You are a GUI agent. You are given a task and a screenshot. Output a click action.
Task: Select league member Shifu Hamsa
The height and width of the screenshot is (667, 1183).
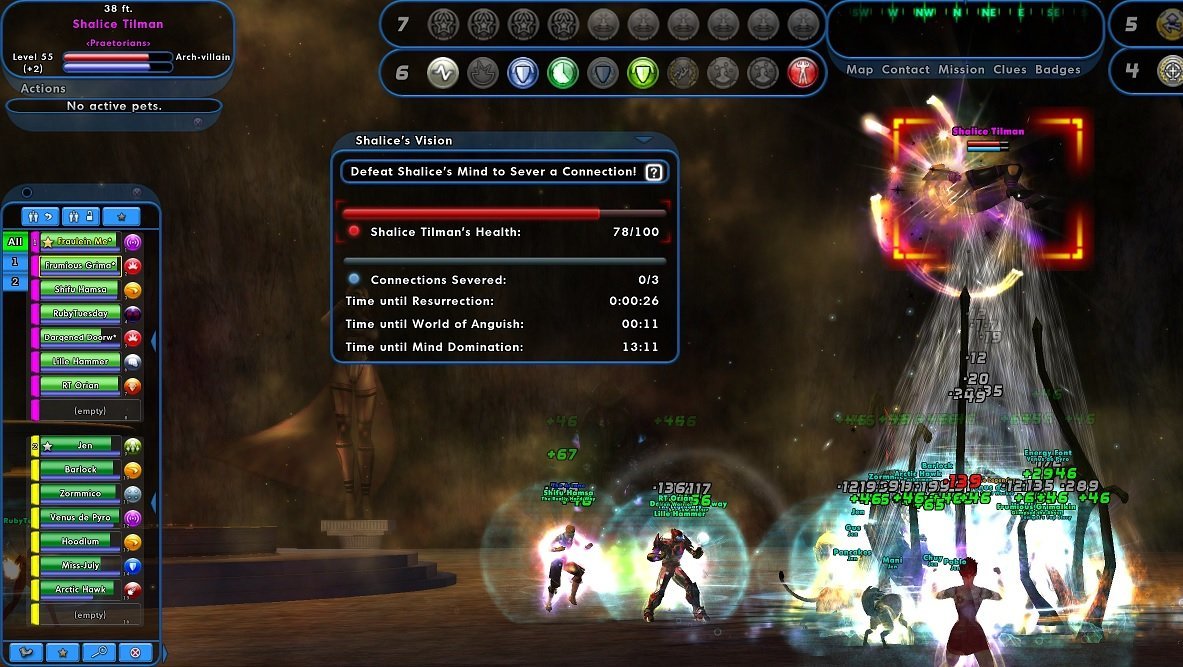[x=79, y=290]
